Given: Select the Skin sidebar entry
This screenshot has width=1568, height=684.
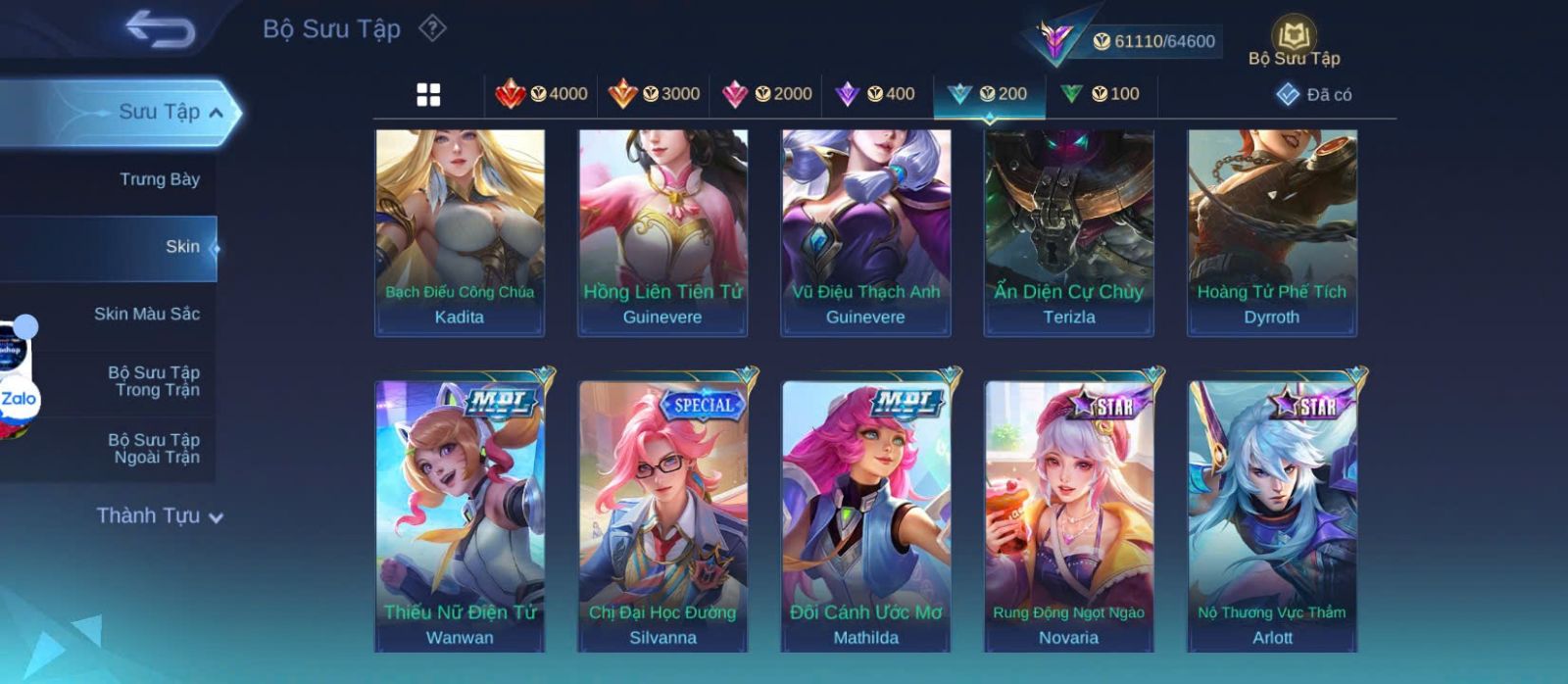Looking at the screenshot, I should coord(182,247).
